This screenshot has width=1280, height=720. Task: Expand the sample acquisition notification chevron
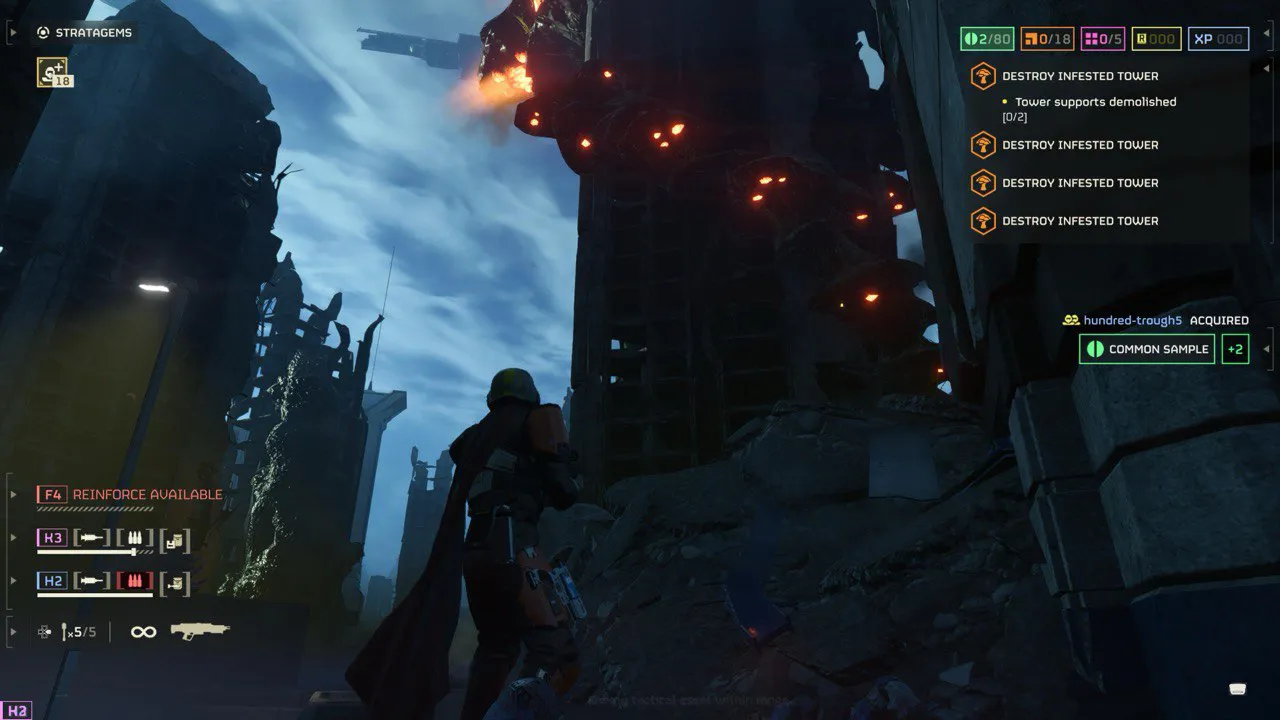[x=1267, y=348]
